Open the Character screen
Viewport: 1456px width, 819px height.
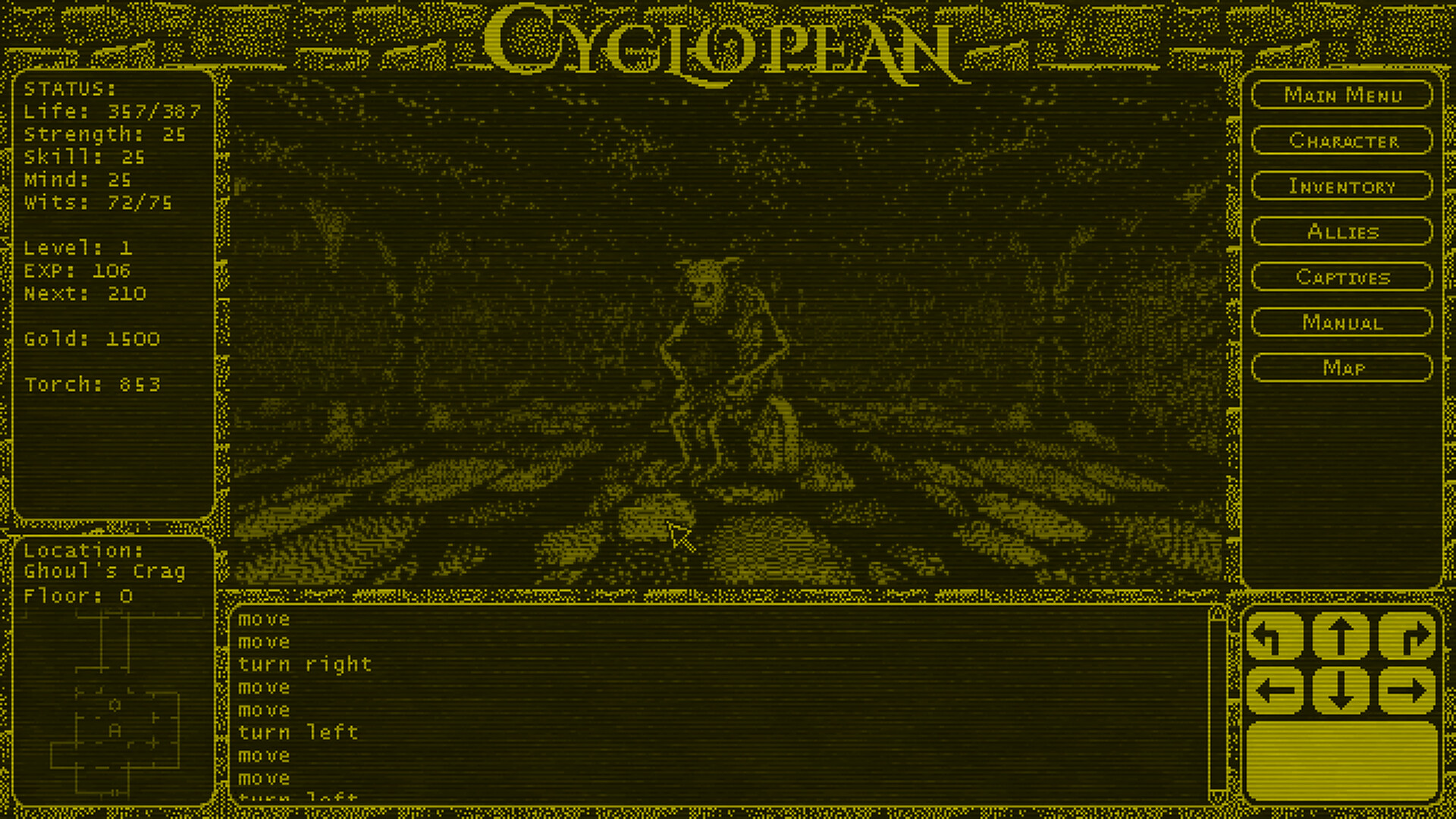click(x=1342, y=141)
